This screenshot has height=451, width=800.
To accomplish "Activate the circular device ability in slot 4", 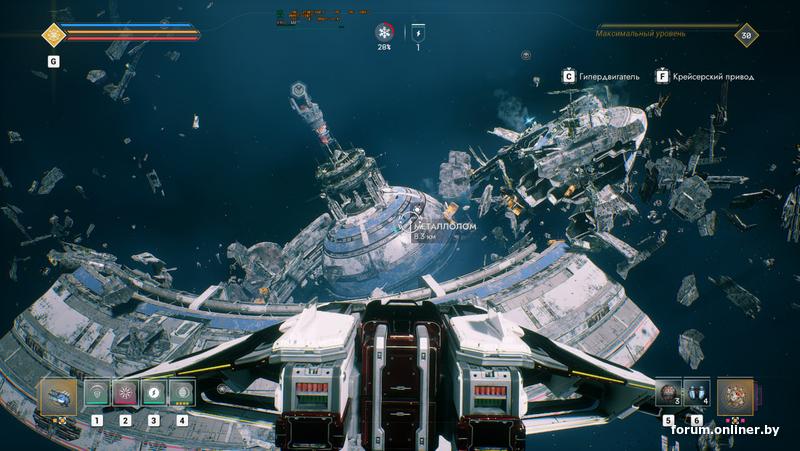I will click(181, 393).
